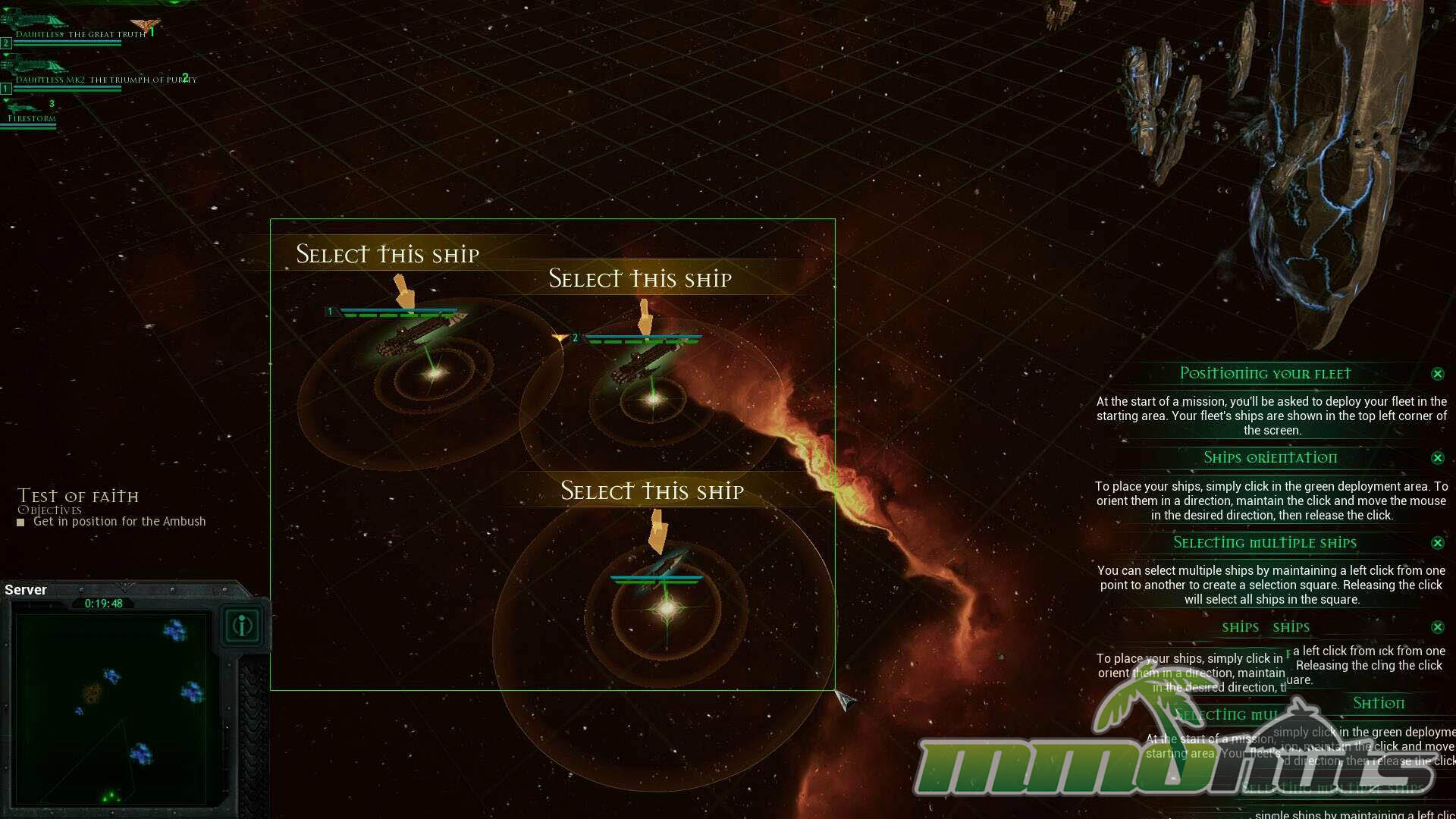Viewport: 1456px width, 819px height.
Task: Close the Positioning Your Fleet tutorial tip
Action: pyautogui.click(x=1437, y=374)
